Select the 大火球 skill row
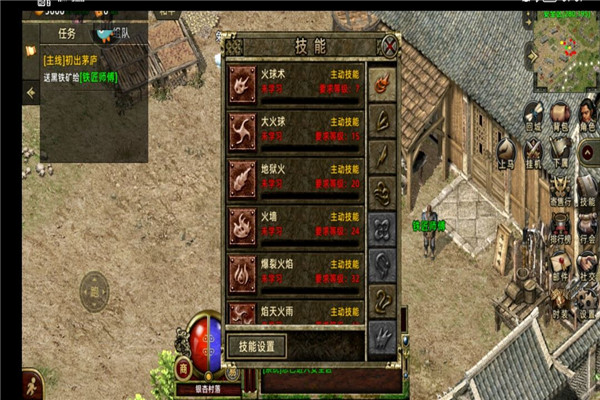 [x=296, y=129]
